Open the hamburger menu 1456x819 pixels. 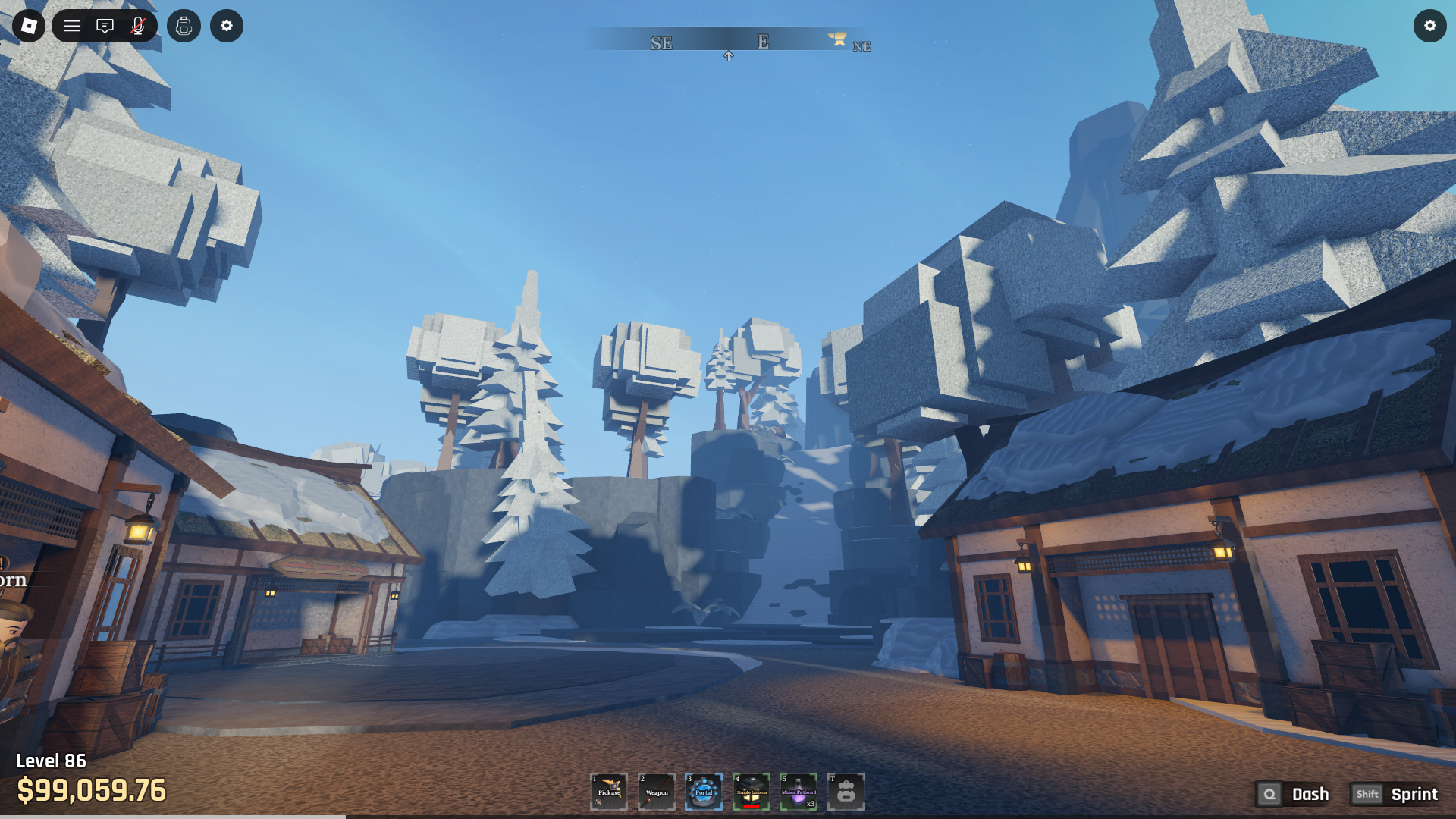click(x=71, y=26)
